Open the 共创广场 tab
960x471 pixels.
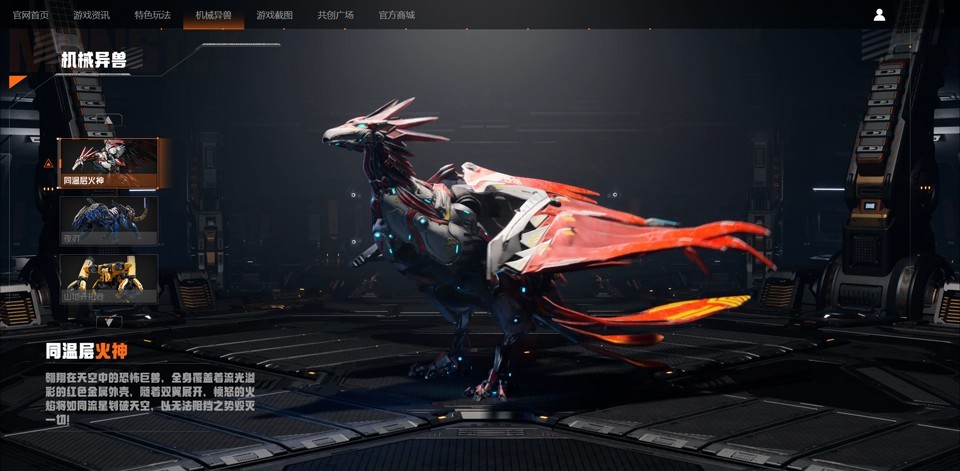(336, 15)
